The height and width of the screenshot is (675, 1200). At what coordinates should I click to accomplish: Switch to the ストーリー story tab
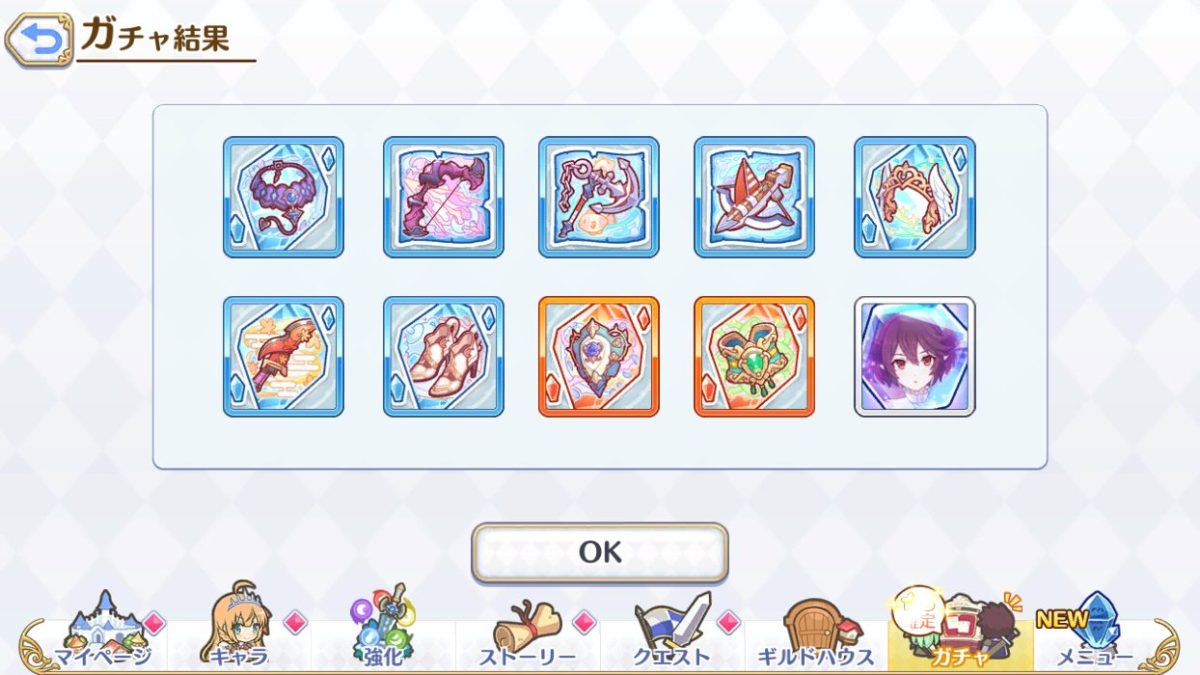[x=527, y=634]
